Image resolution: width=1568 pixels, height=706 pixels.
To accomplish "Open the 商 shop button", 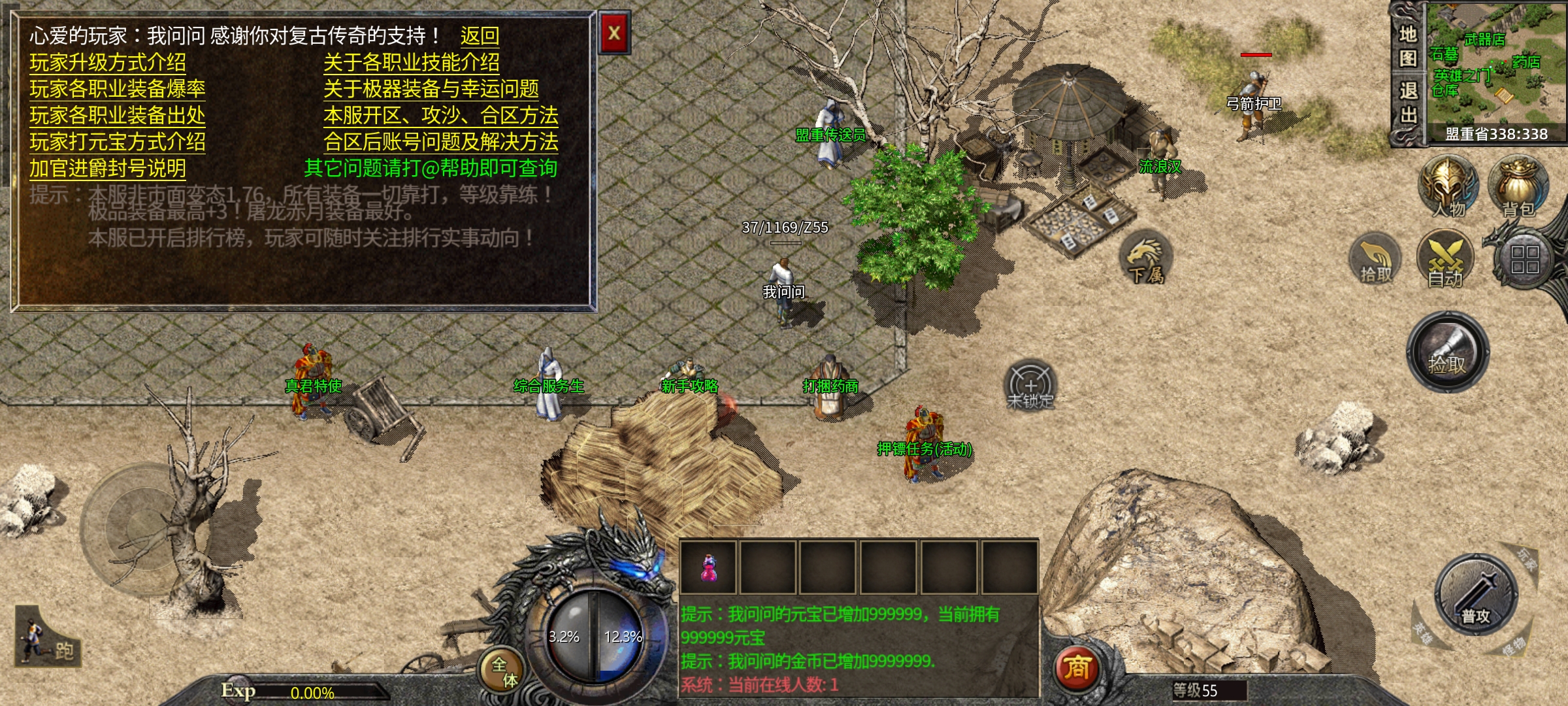I will [1077, 667].
